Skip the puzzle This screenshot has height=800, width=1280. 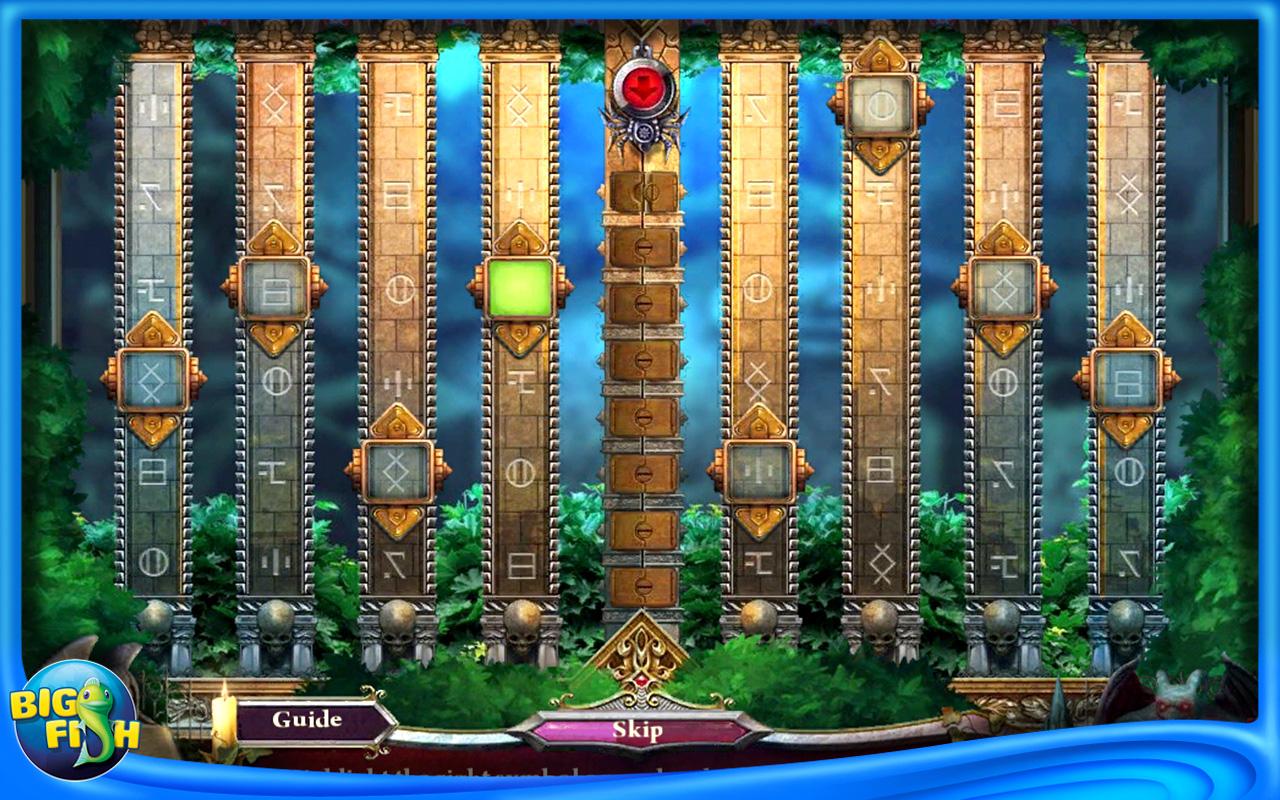tap(637, 730)
